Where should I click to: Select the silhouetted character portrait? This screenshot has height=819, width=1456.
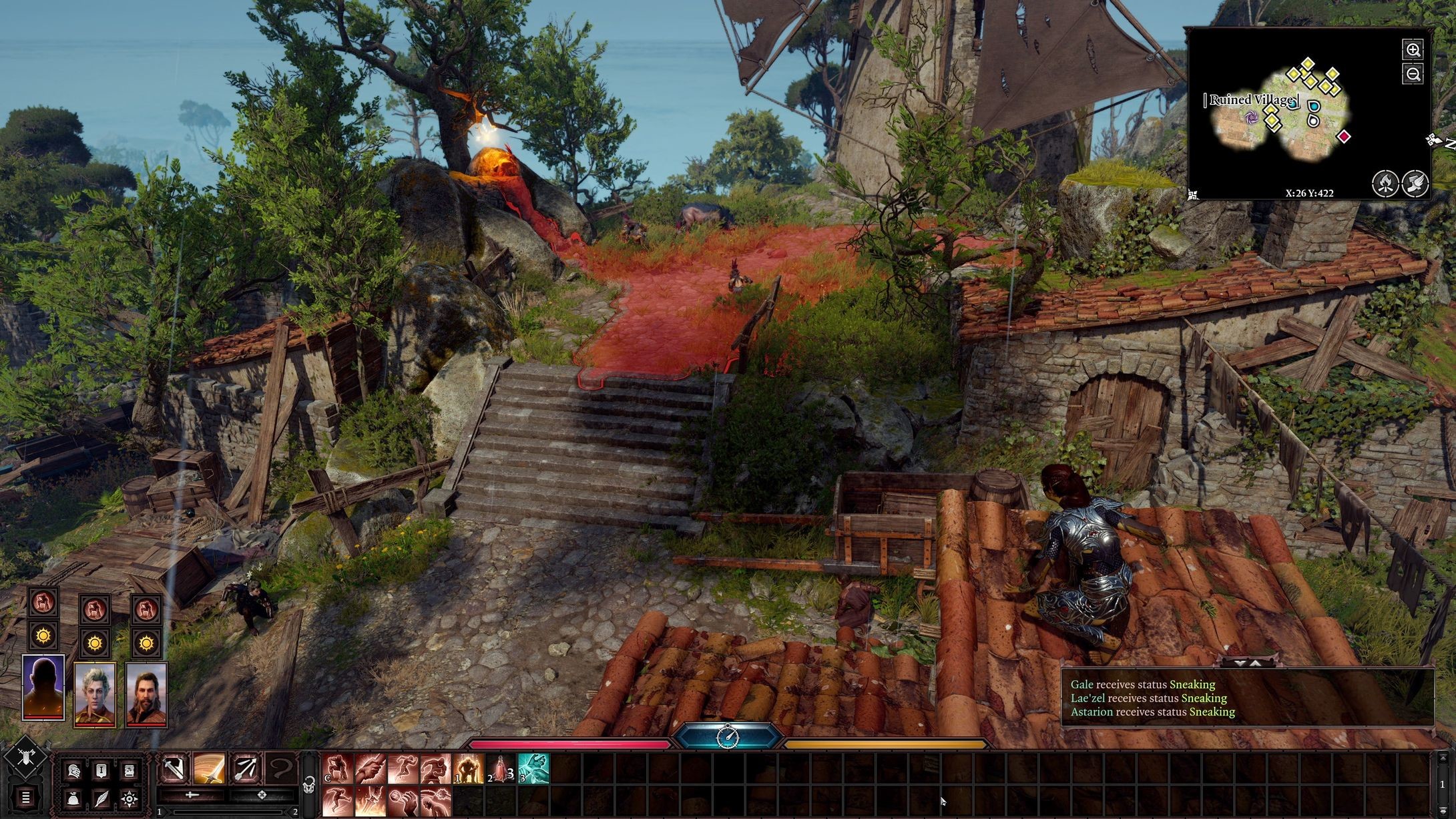[43, 688]
